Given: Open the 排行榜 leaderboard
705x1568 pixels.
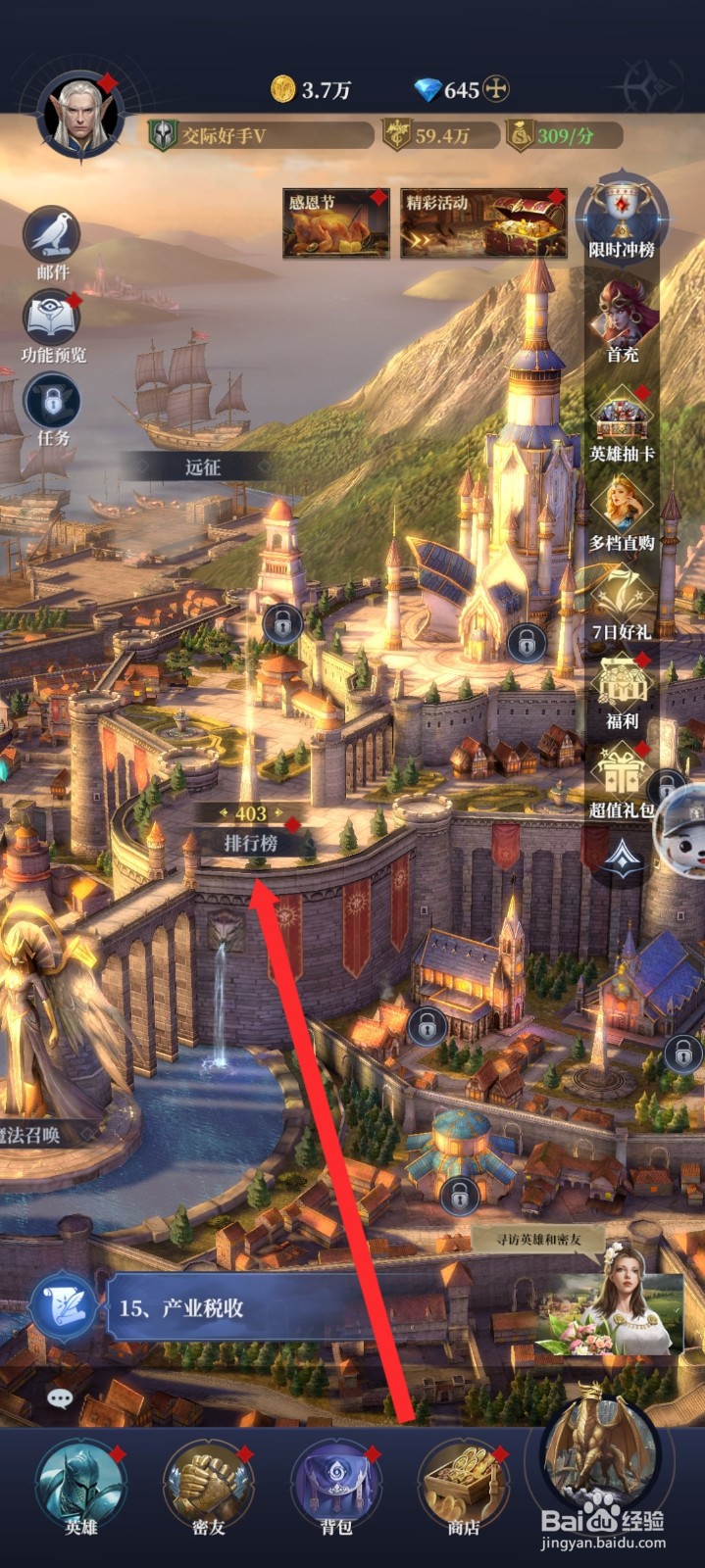Looking at the screenshot, I should [251, 842].
